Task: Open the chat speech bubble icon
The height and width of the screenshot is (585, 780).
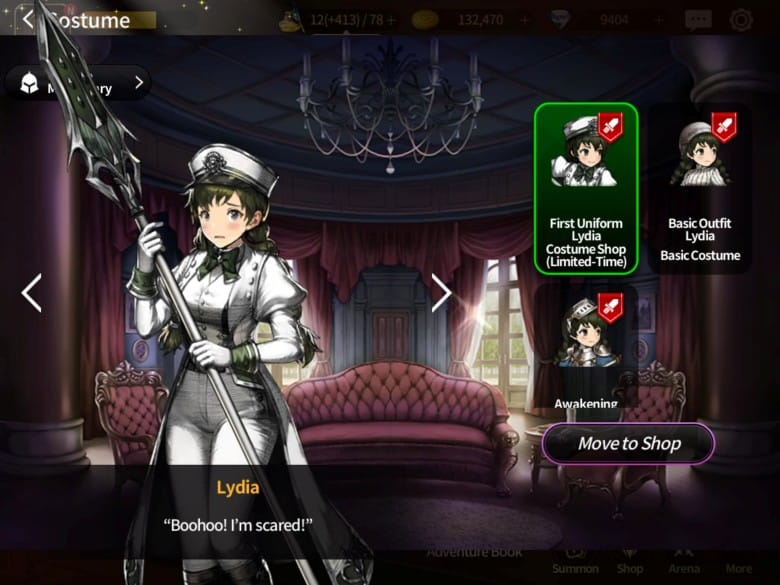Action: point(698,19)
